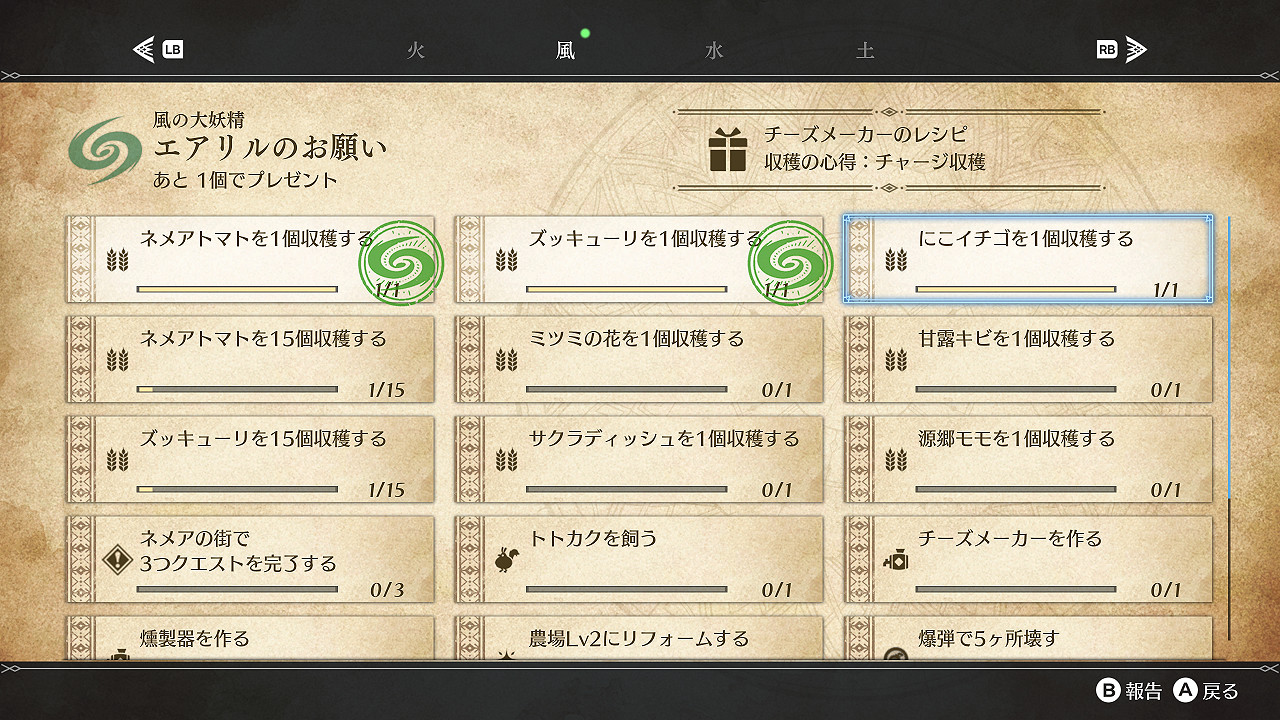Switch to the 火 element tab
Screen dimensions: 1280x720
click(x=416, y=48)
